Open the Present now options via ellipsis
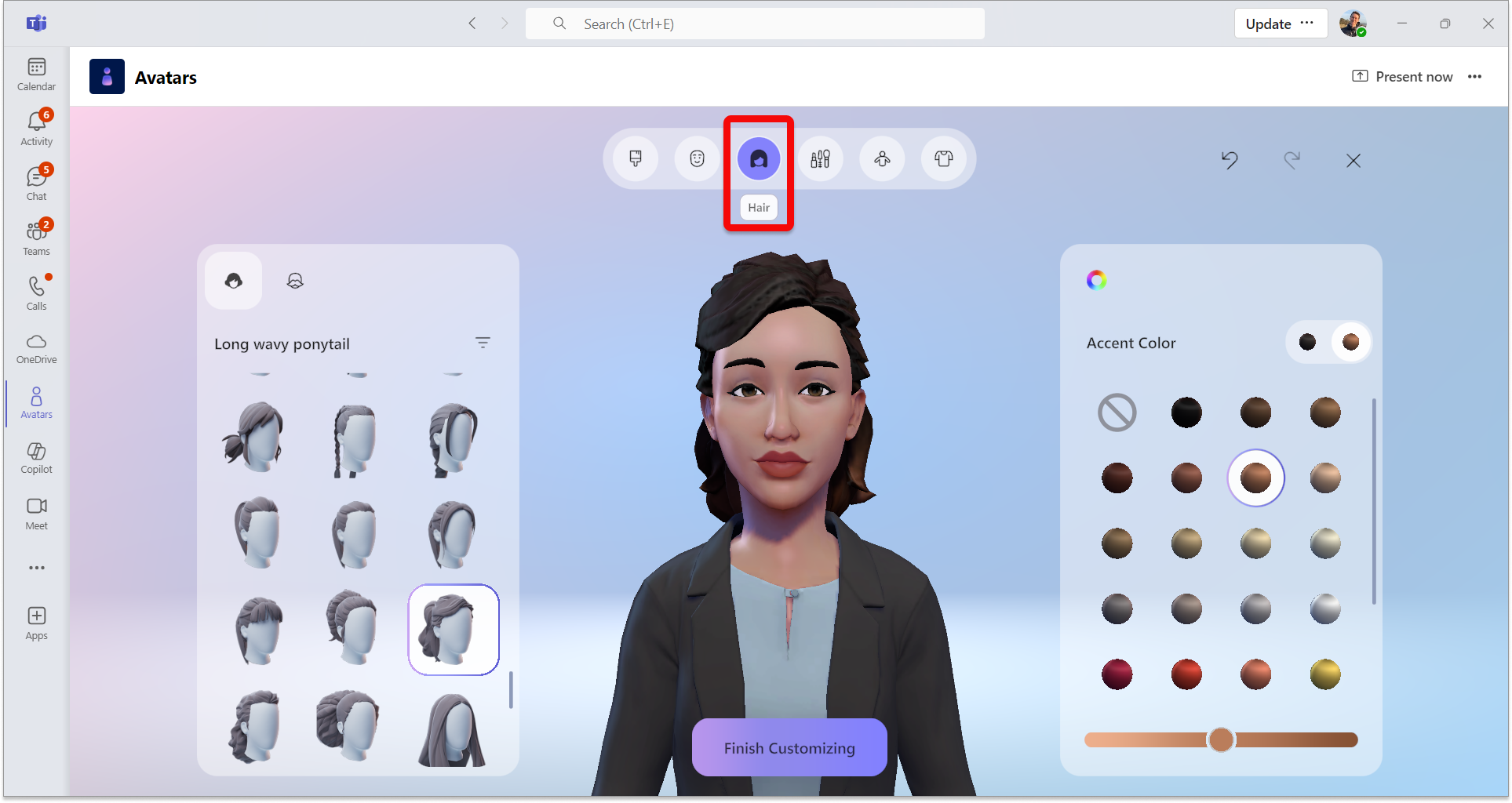Image resolution: width=1512 pixels, height=803 pixels. coord(1475,76)
